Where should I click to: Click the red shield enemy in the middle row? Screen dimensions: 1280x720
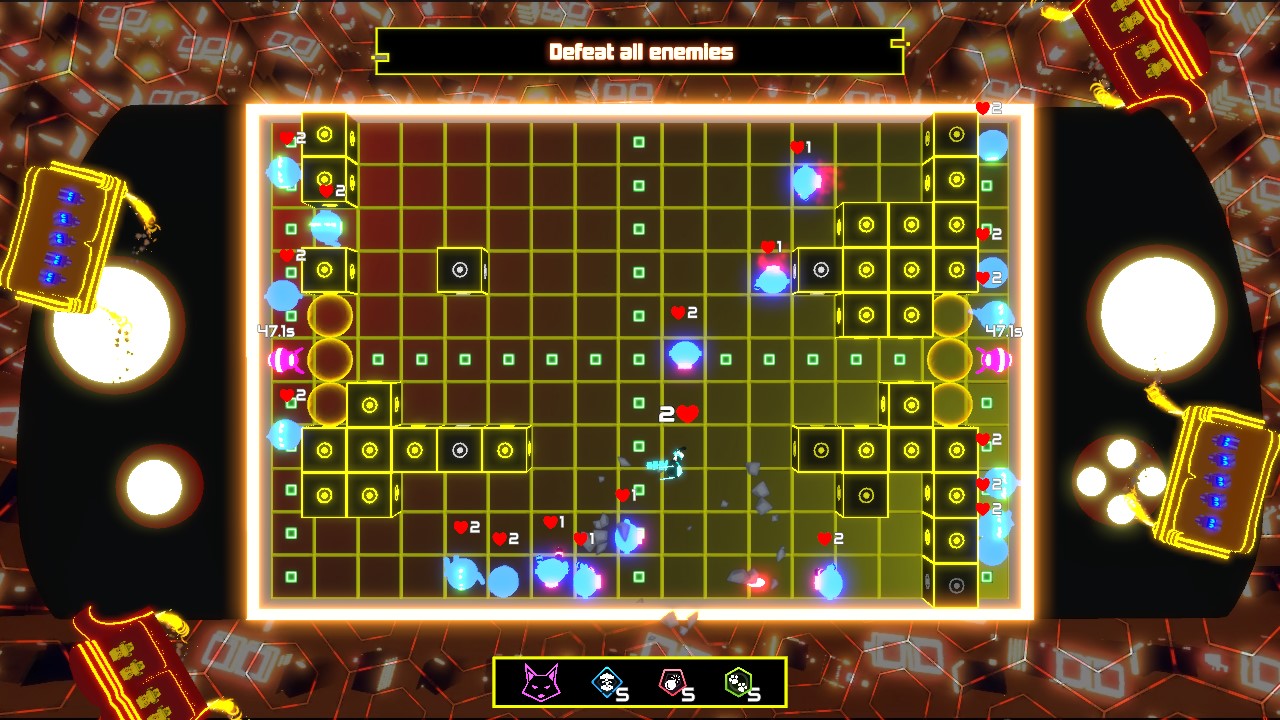click(x=684, y=353)
